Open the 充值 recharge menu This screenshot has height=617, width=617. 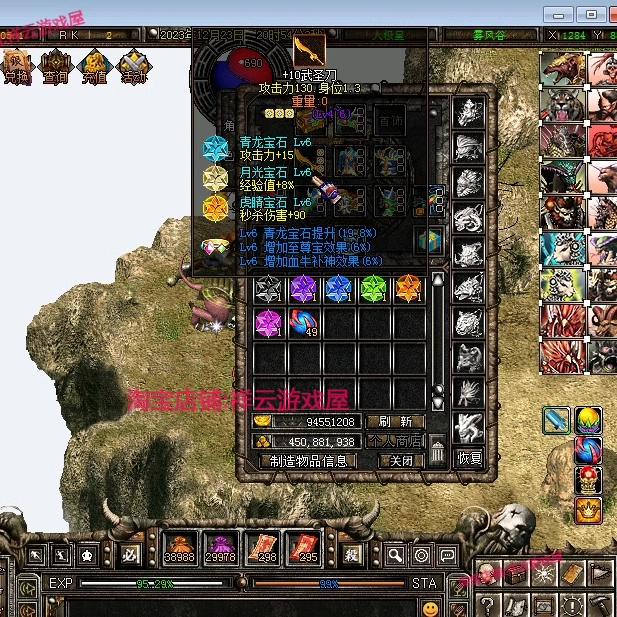click(x=94, y=66)
